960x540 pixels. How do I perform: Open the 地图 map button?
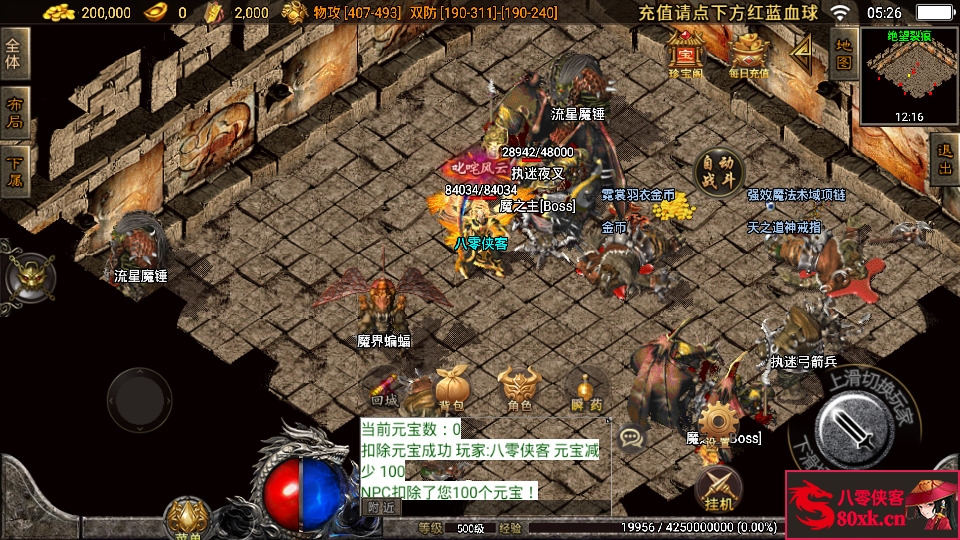843,53
